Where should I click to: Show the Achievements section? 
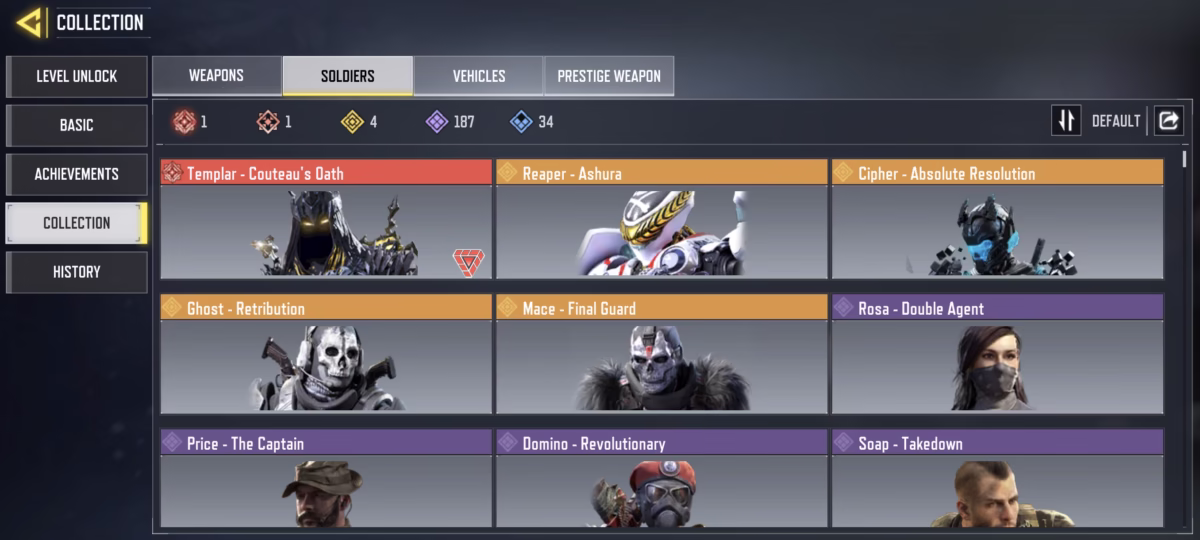tap(77, 174)
